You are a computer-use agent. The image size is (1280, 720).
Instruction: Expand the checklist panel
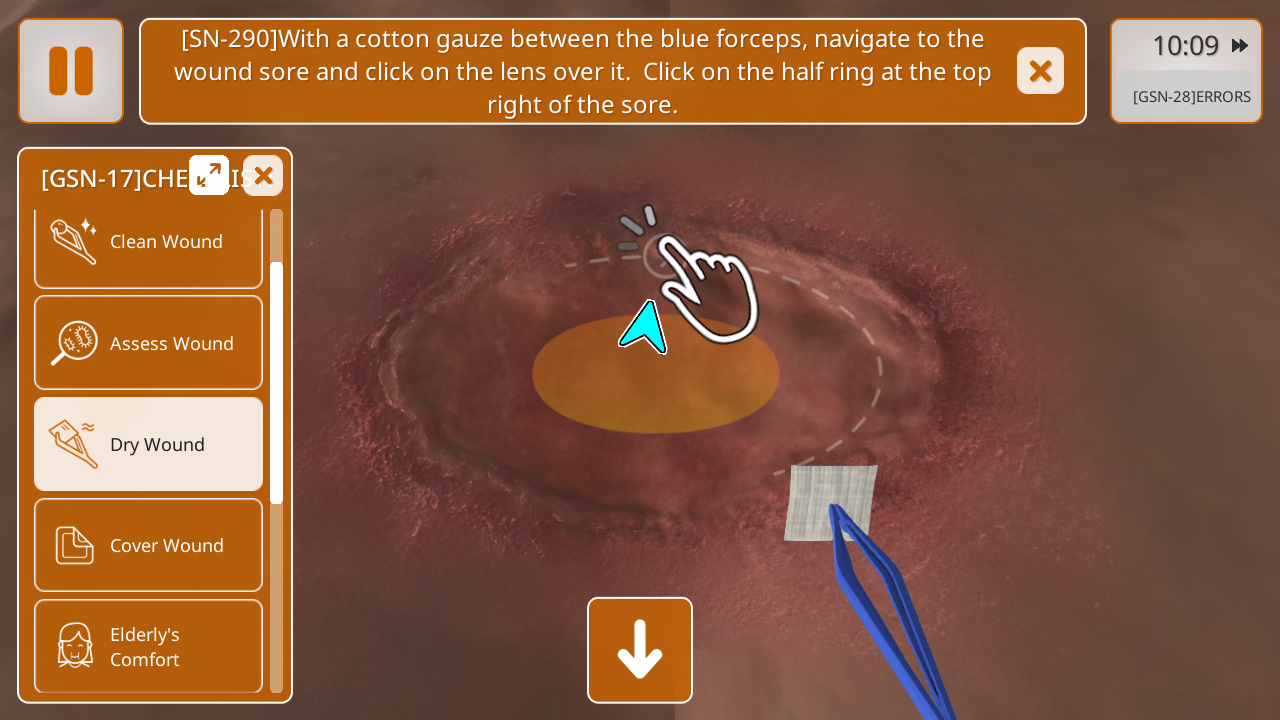tap(209, 175)
